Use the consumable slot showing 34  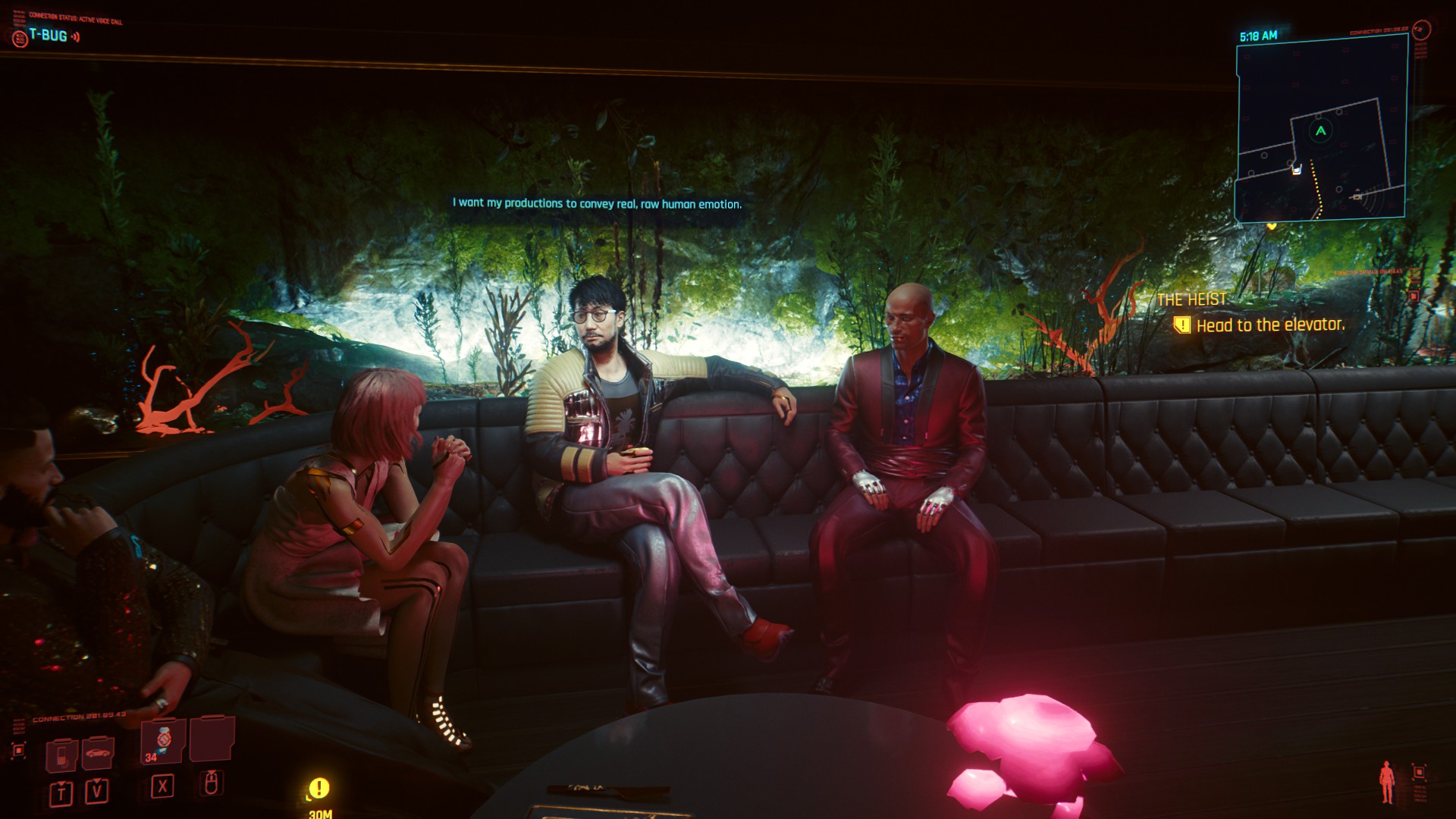click(x=163, y=741)
